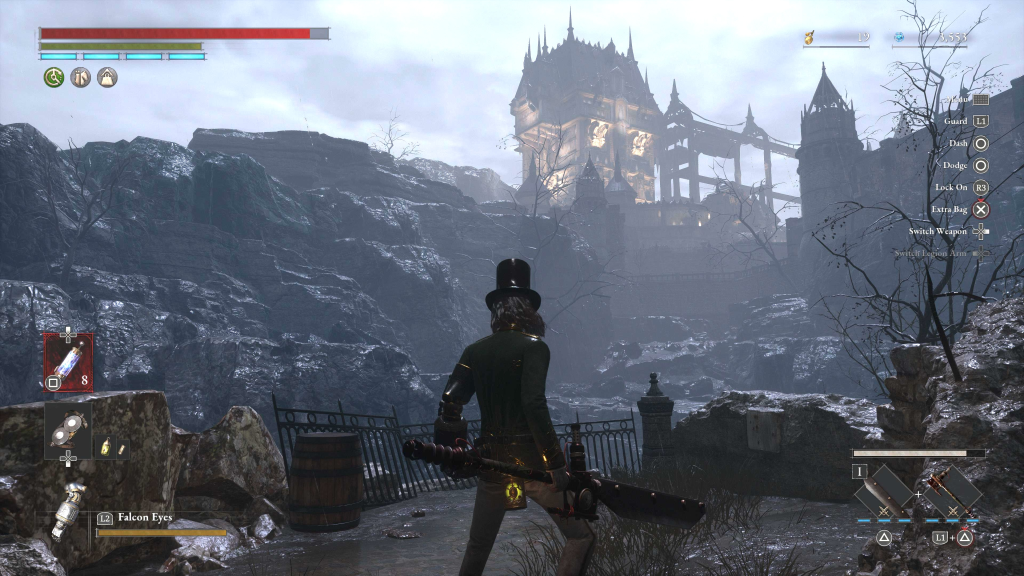Inspect the trousers-shaped status buff icon
1024x576 pixels.
[x=80, y=77]
